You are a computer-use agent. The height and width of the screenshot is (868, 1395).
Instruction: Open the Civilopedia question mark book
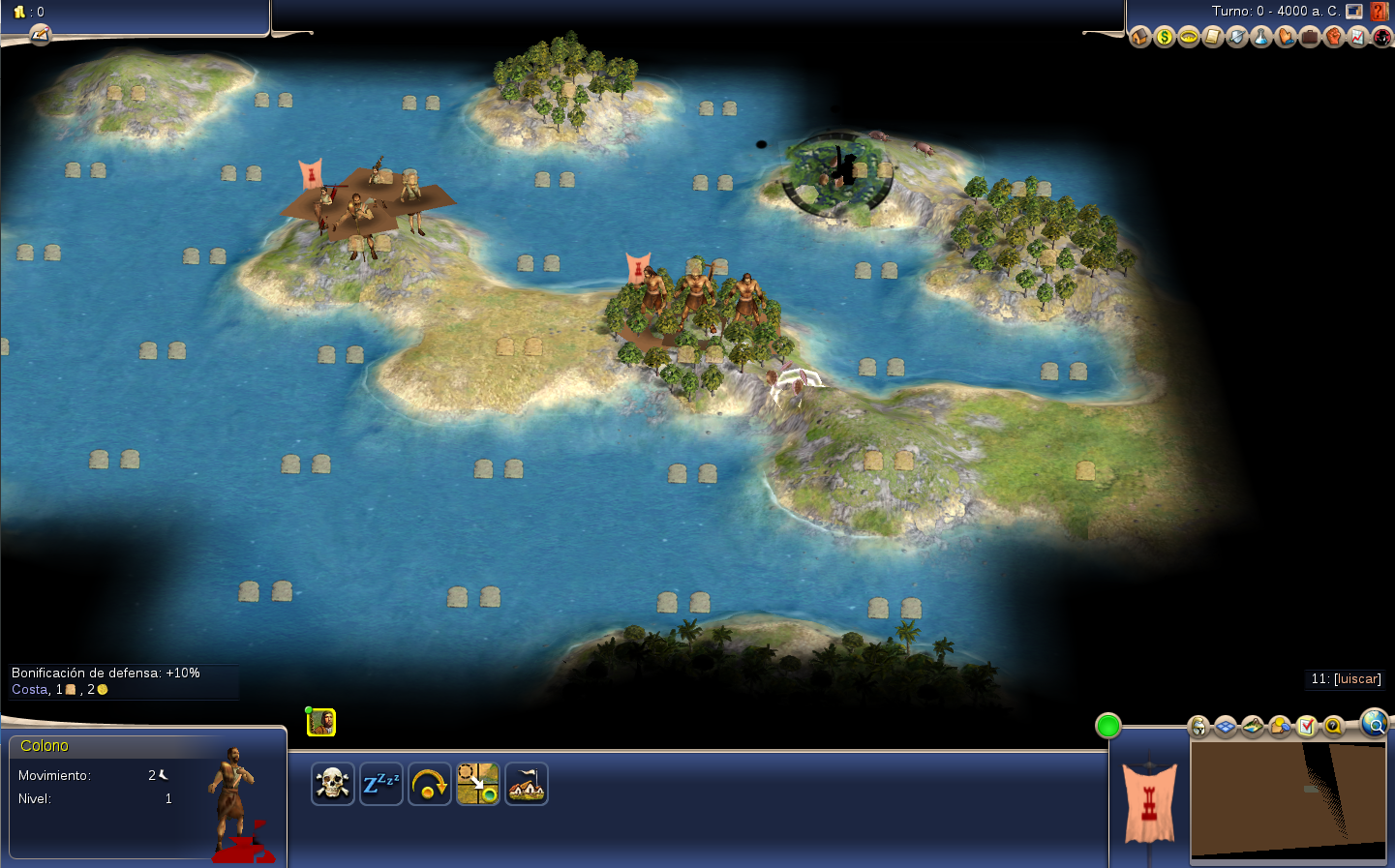click(1380, 12)
